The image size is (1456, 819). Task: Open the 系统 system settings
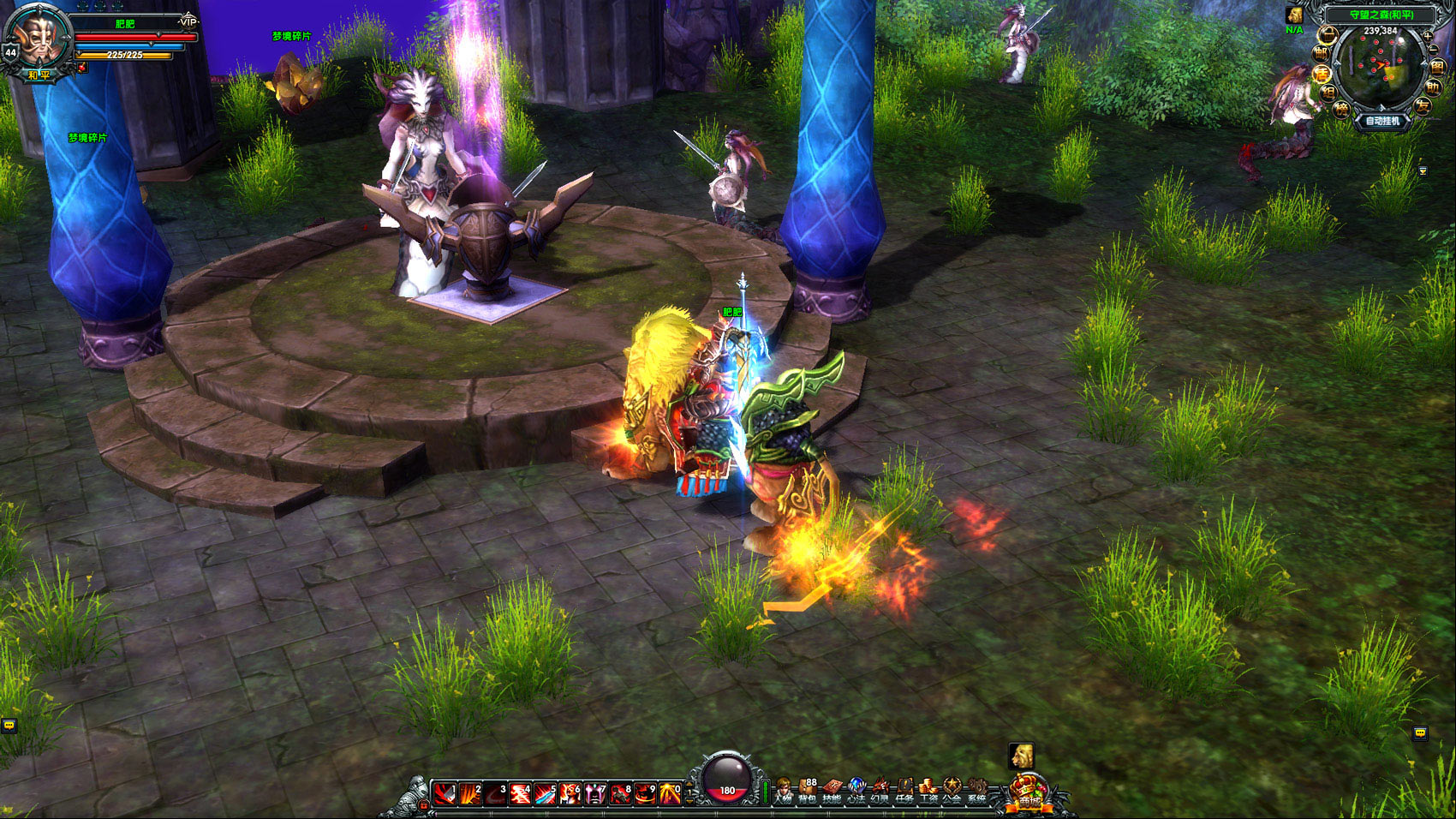coord(976,791)
